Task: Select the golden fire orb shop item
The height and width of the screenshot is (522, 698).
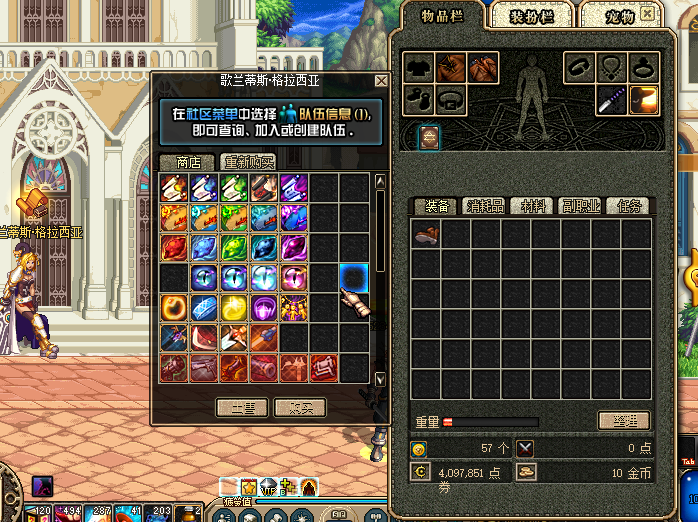Action: click(x=174, y=305)
